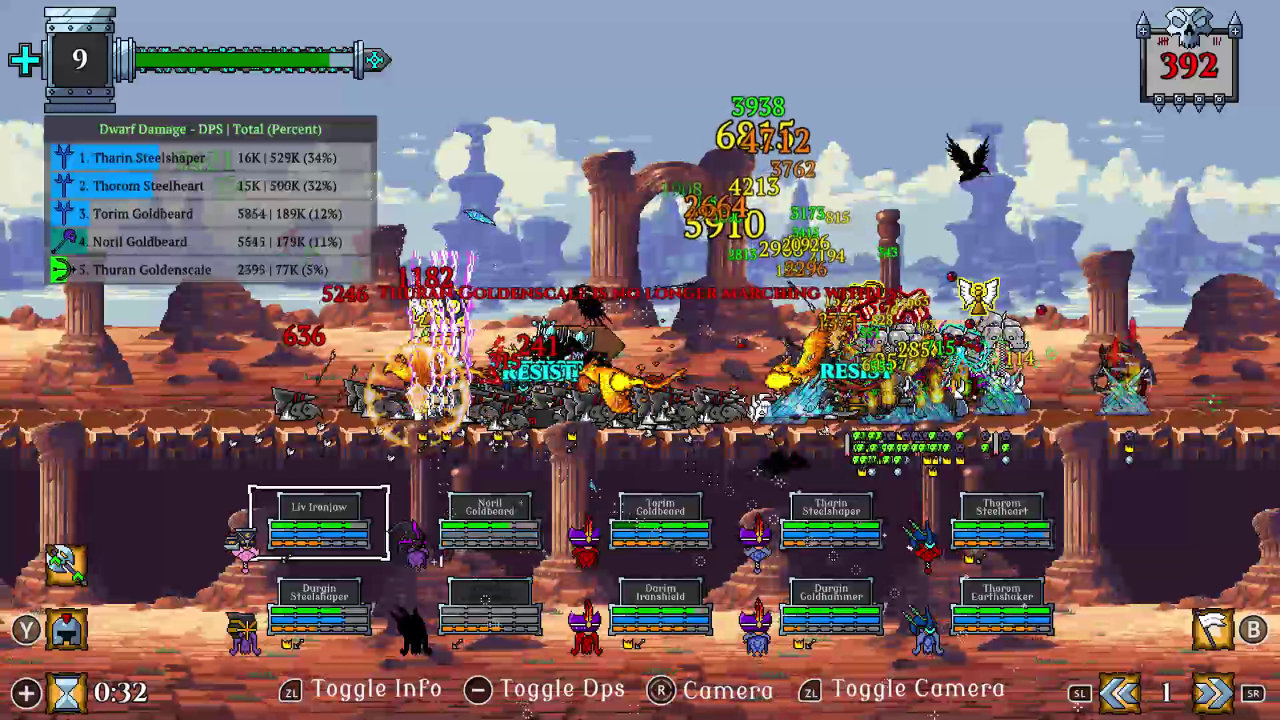The image size is (1280, 720).
Task: Open the helmet menu beside the Y button
Action: (68, 628)
